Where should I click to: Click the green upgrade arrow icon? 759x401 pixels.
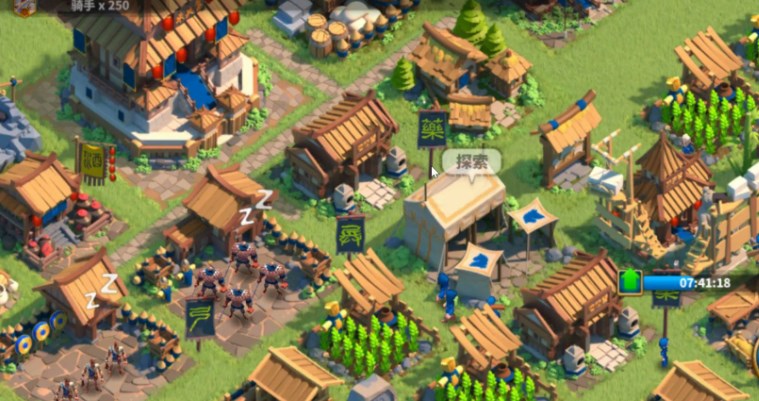tap(630, 282)
